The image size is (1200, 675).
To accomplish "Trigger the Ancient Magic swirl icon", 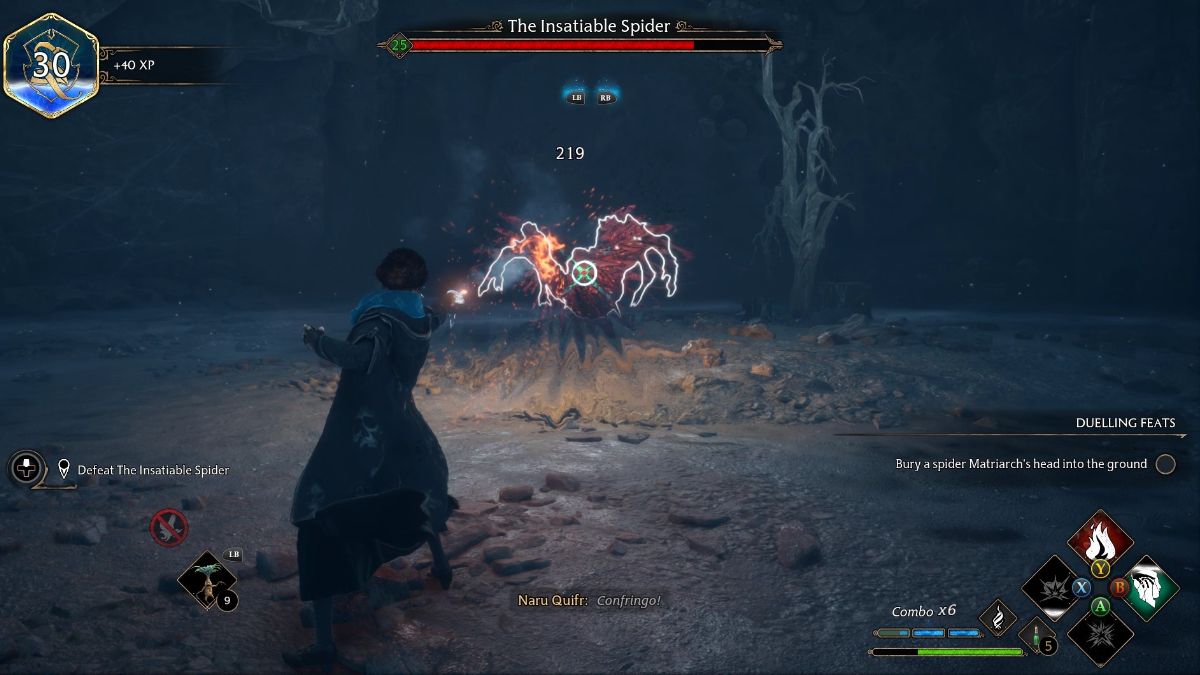I will [997, 618].
